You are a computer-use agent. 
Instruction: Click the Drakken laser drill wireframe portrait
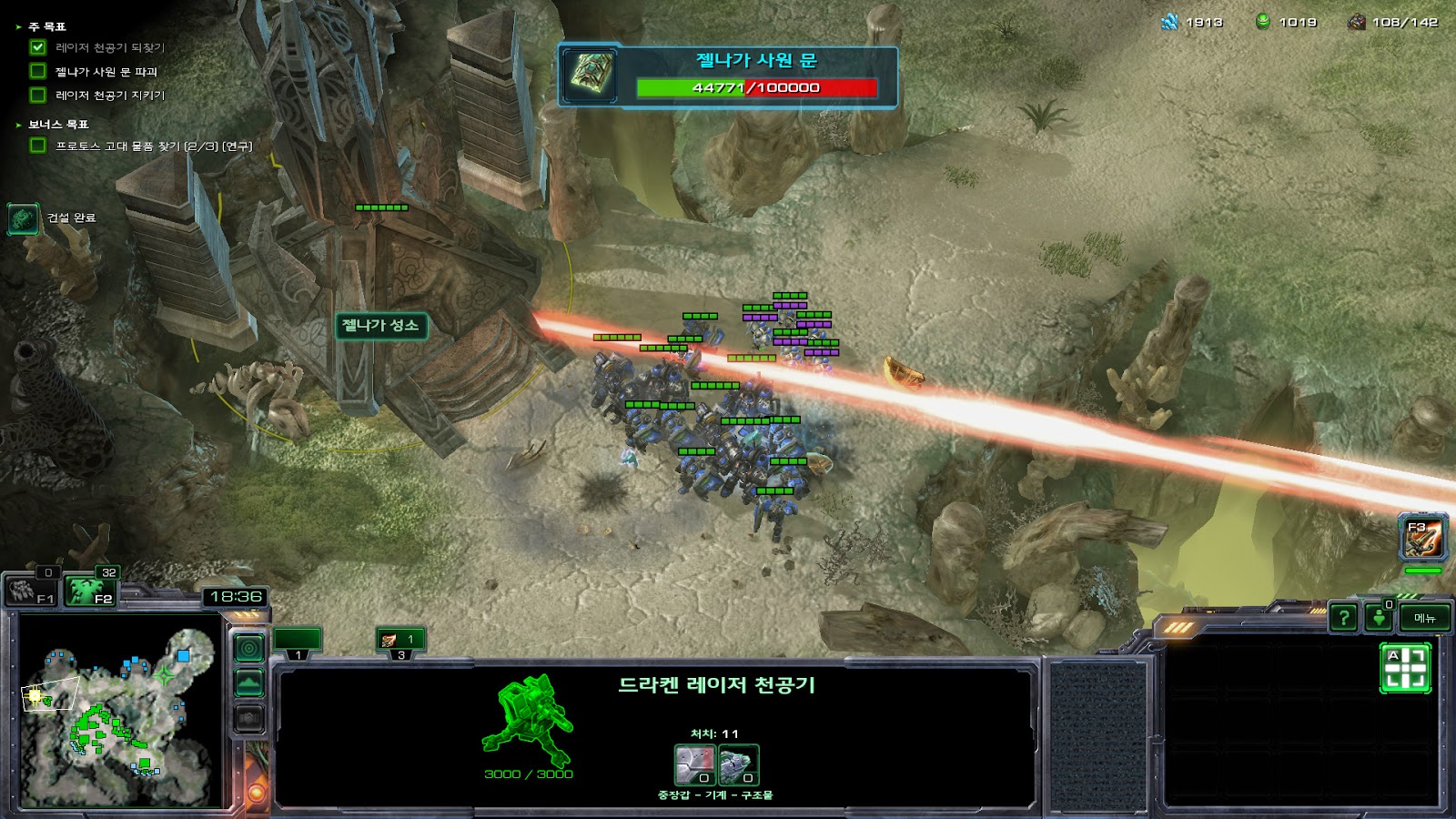(529, 721)
